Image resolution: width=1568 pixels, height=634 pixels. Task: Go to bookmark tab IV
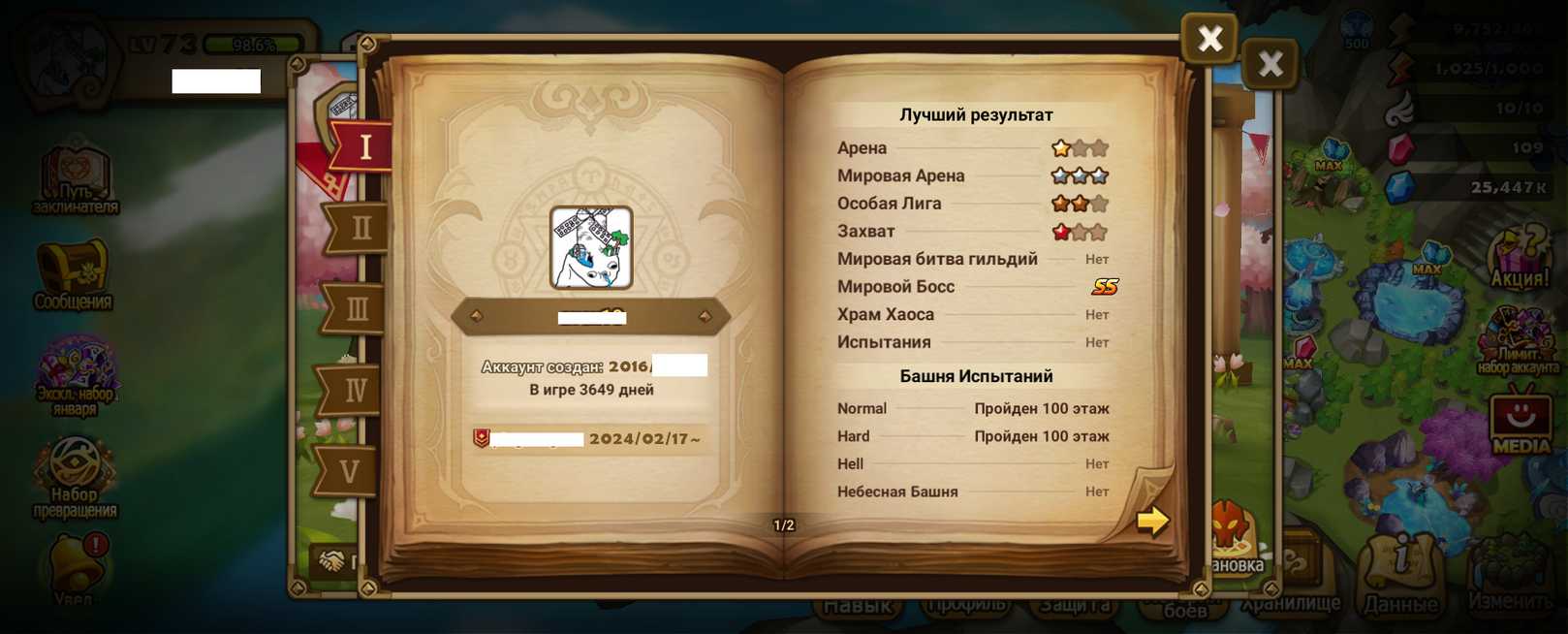coord(353,391)
